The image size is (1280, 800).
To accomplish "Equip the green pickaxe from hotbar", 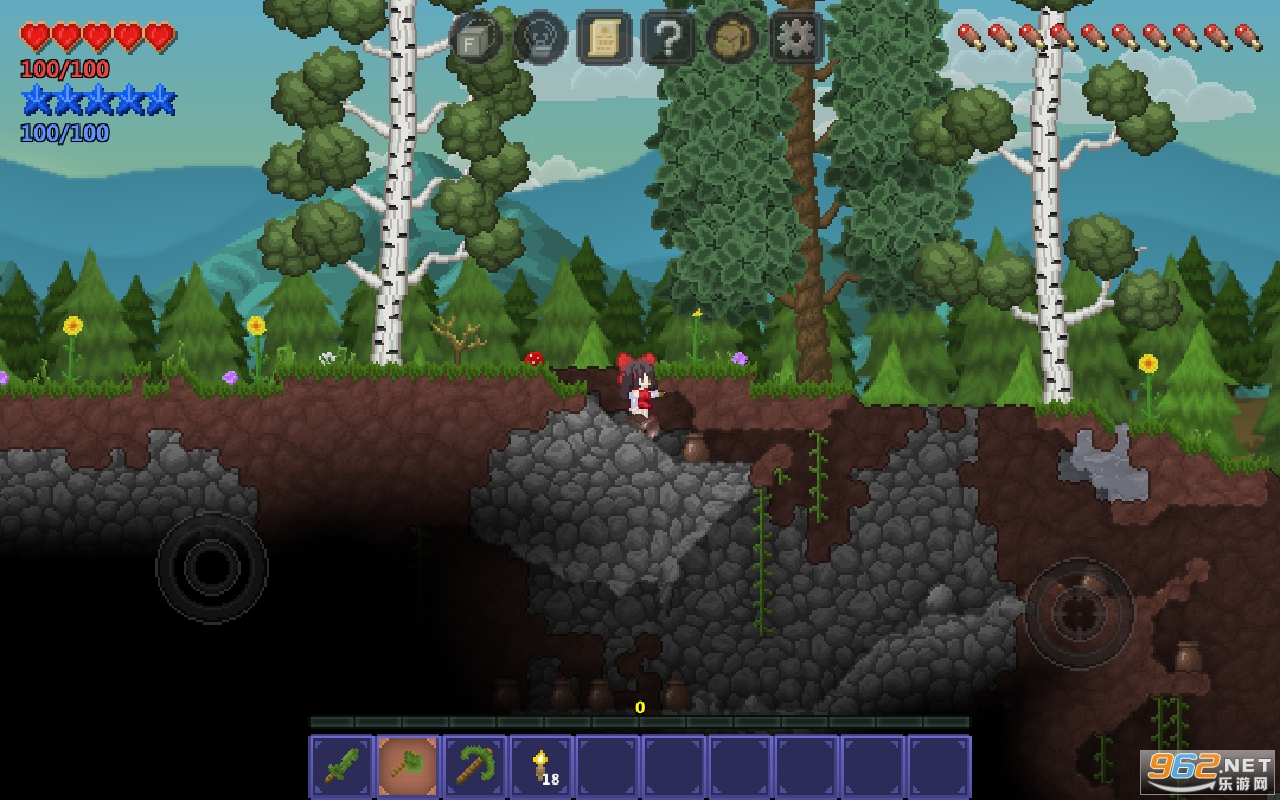I will point(475,767).
